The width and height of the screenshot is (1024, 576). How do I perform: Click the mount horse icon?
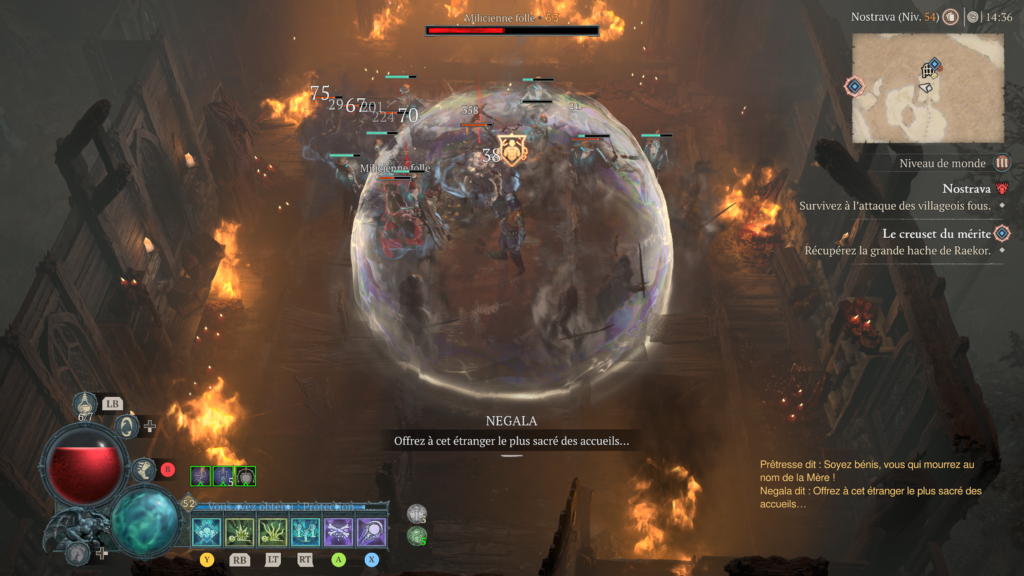(79, 551)
